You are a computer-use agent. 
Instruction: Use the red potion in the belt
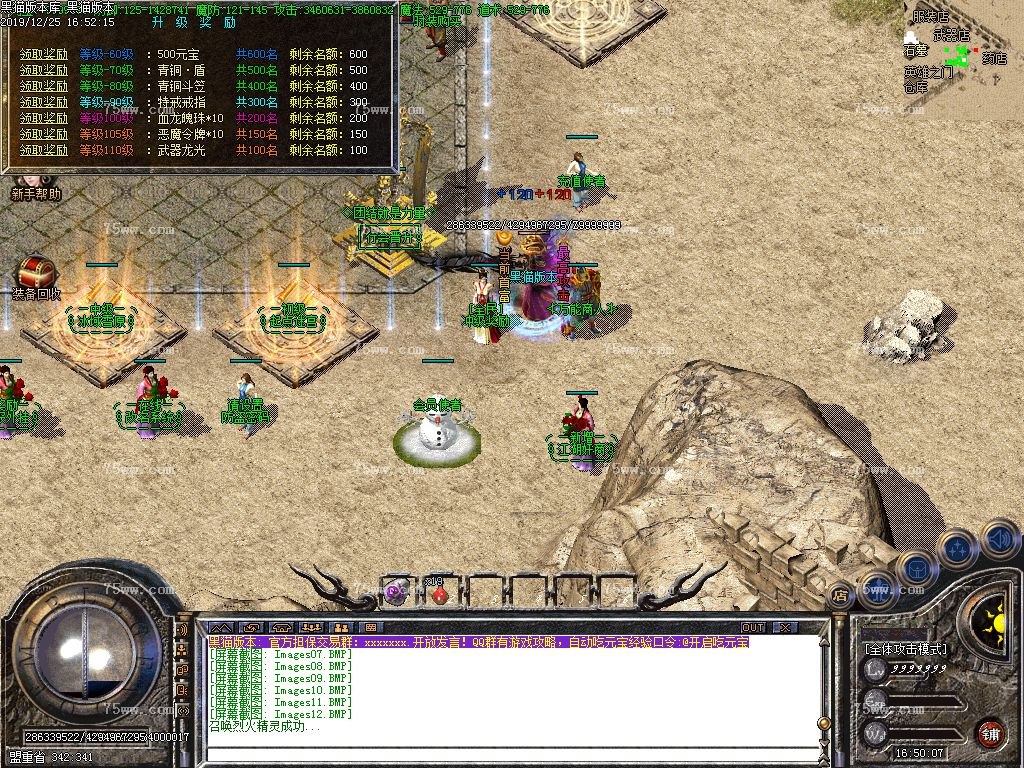click(x=438, y=593)
